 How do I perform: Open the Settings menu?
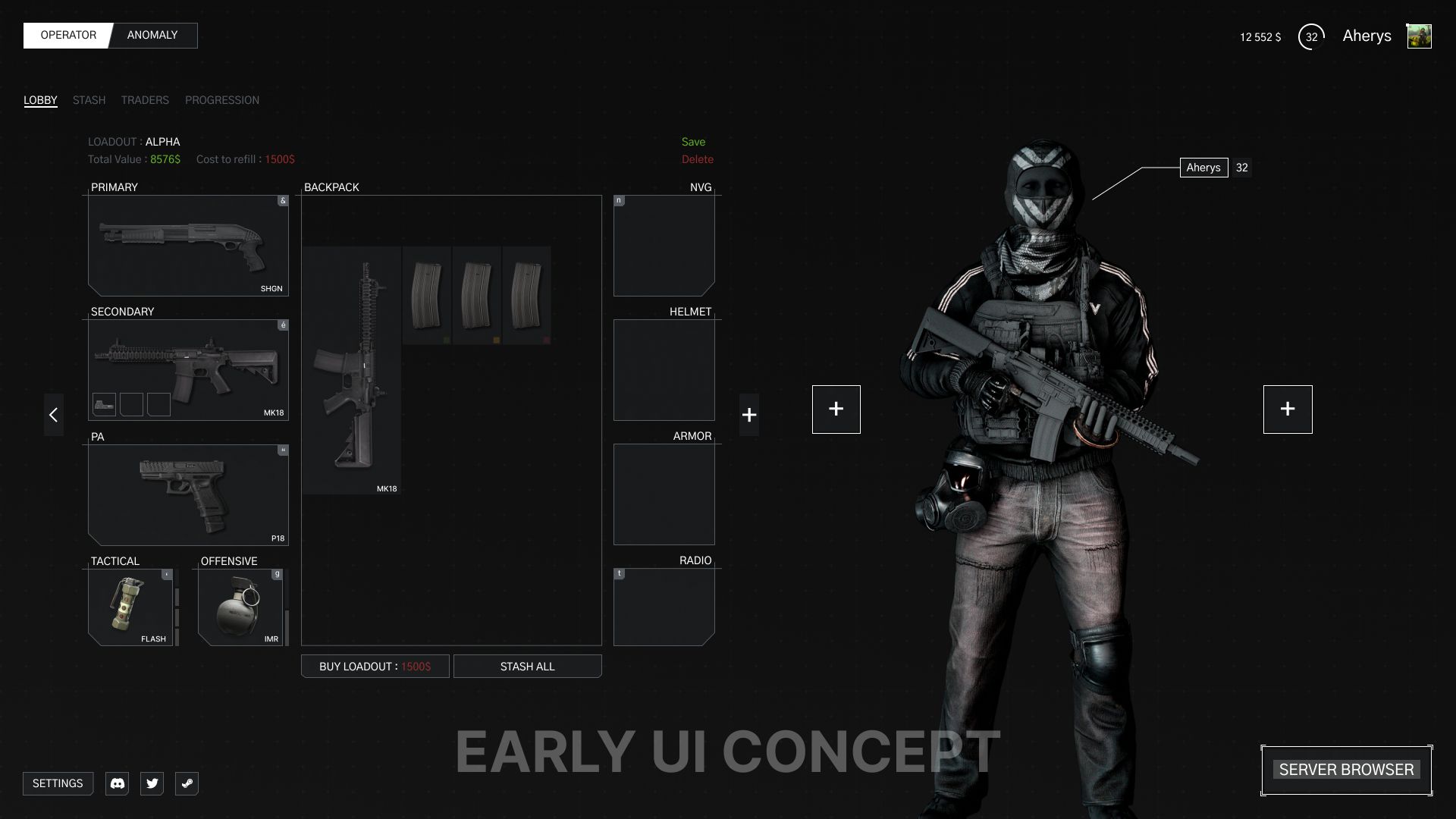pyautogui.click(x=58, y=783)
